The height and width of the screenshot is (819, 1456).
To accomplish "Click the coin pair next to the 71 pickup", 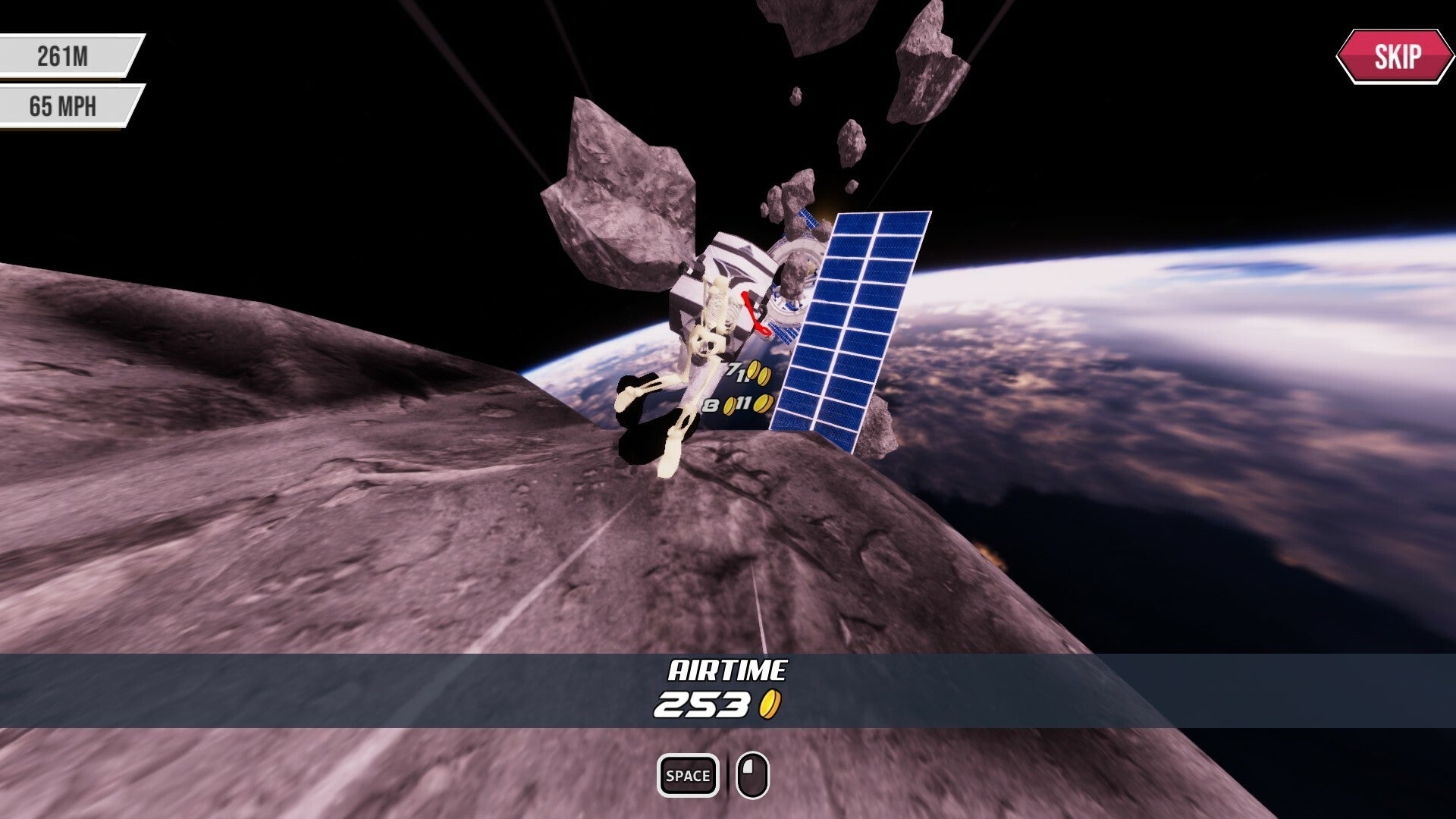I will click(759, 372).
